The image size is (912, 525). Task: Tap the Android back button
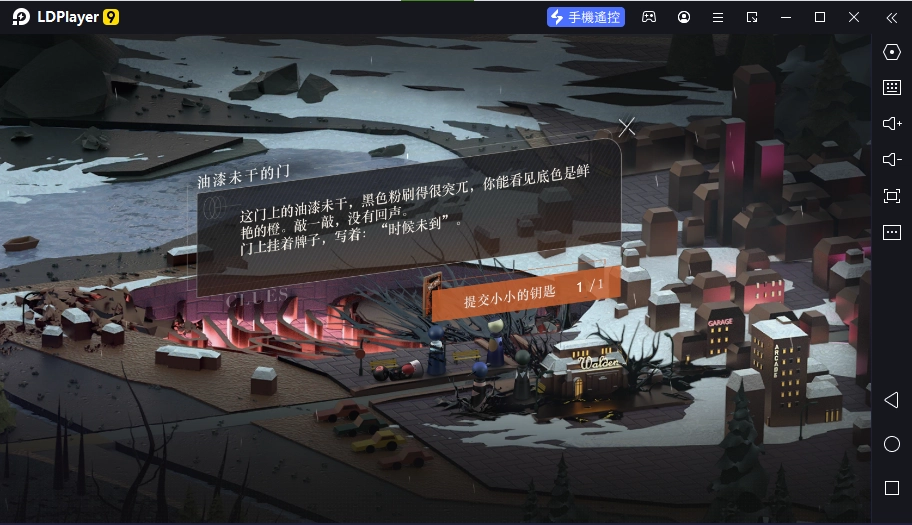click(891, 400)
